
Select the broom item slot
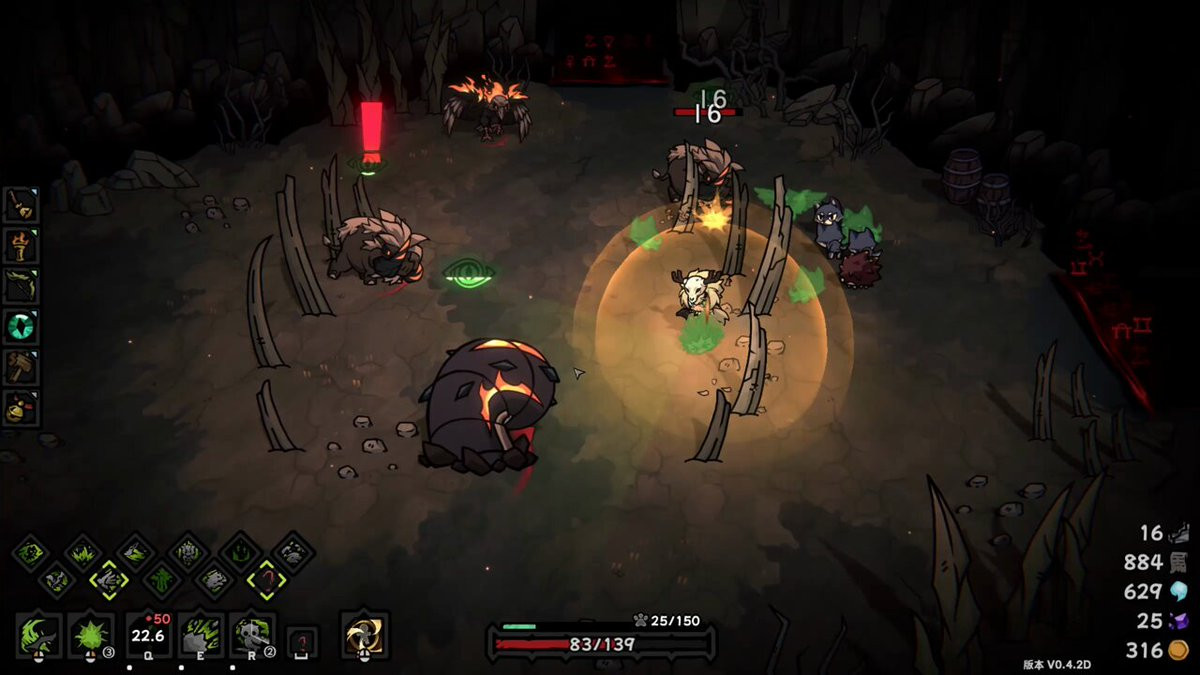(x=21, y=205)
